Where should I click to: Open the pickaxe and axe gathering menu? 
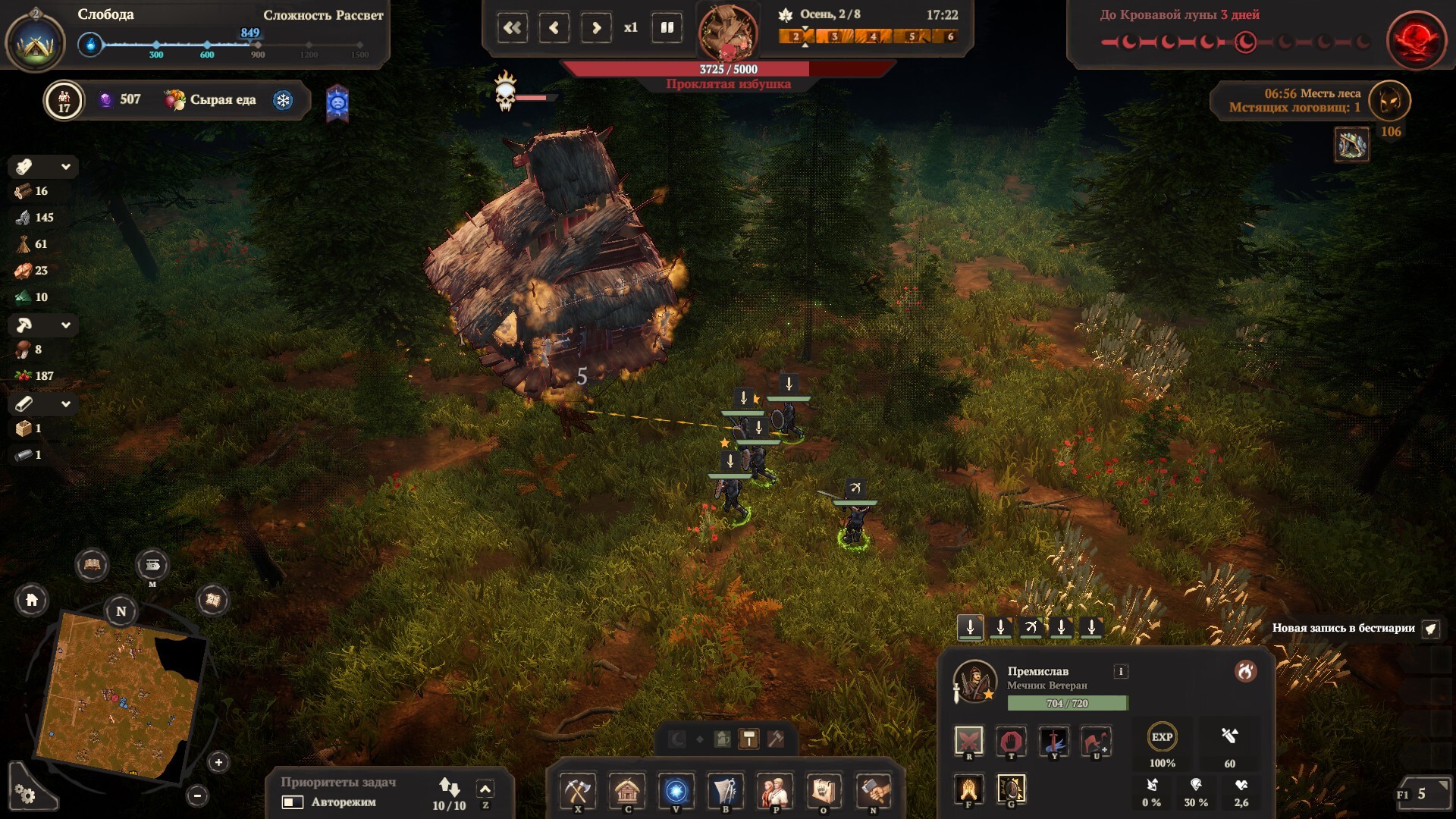(578, 791)
